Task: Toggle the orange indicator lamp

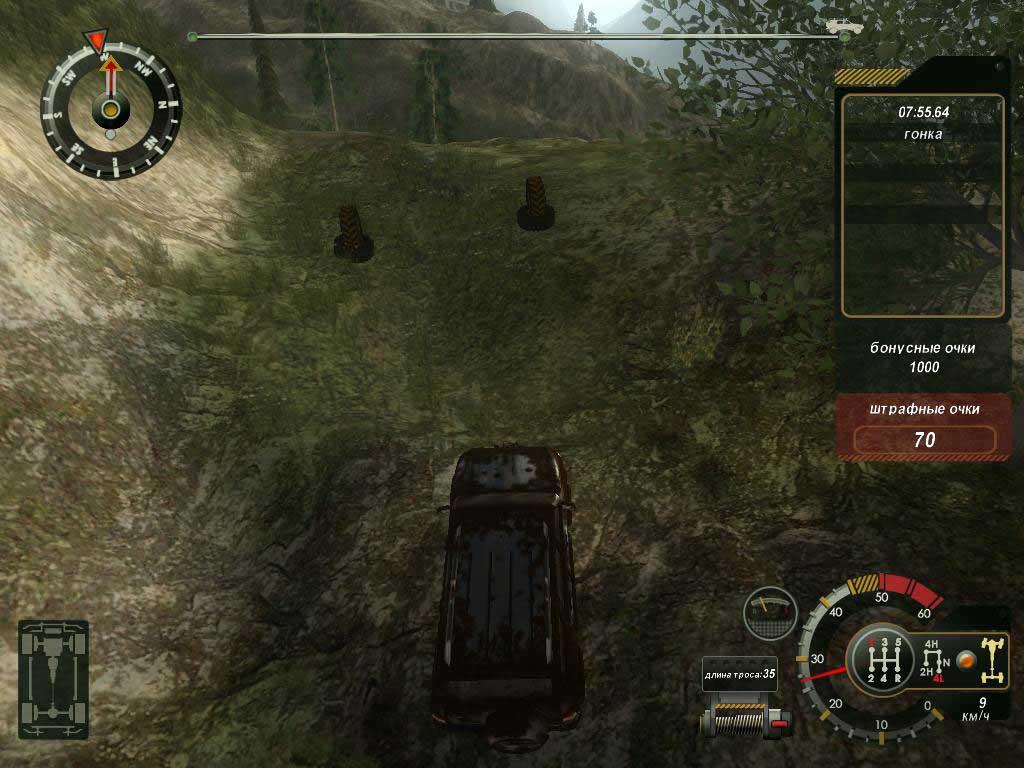Action: coord(965,660)
